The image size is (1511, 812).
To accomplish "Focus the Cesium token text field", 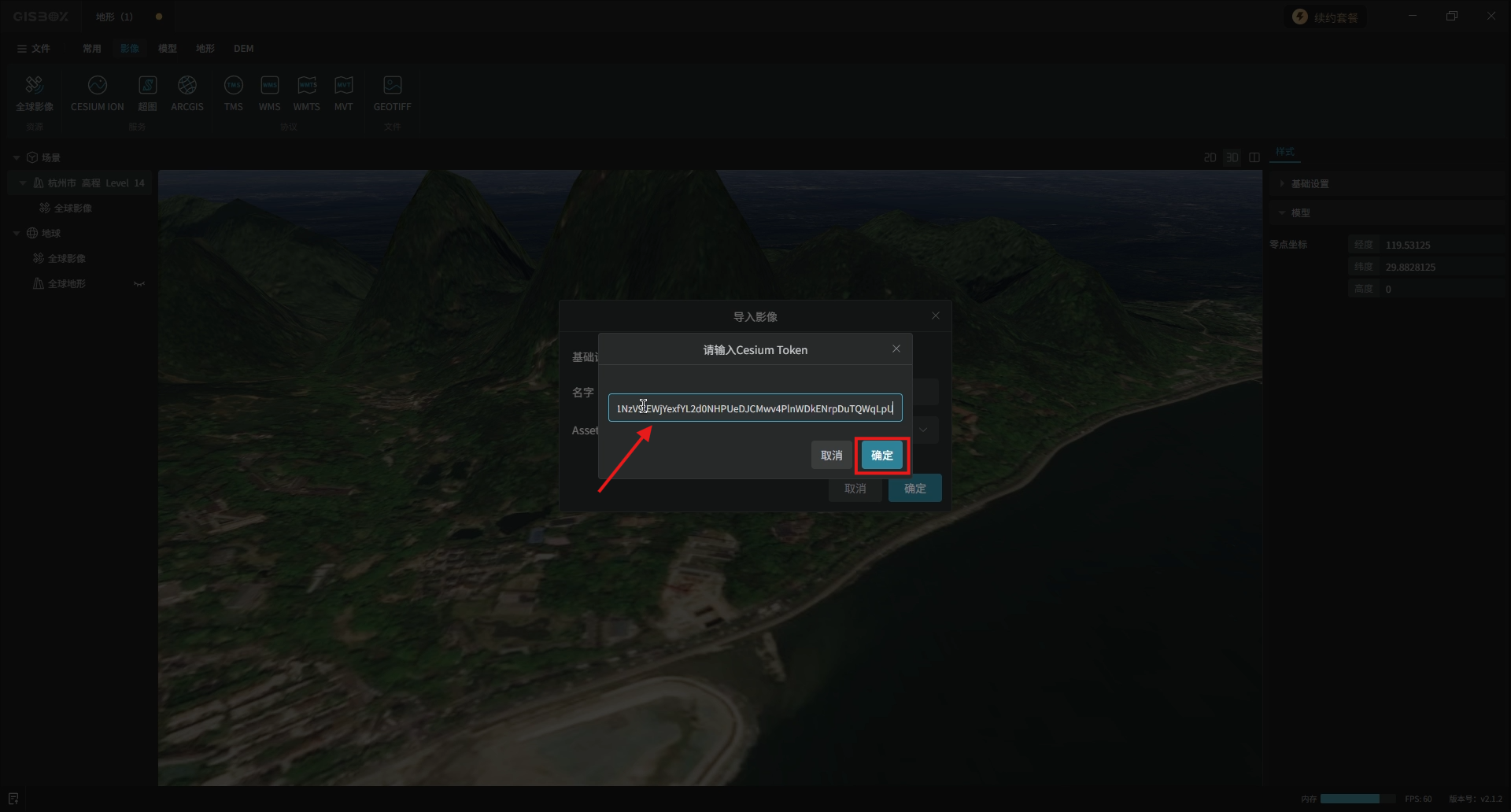I will point(754,408).
